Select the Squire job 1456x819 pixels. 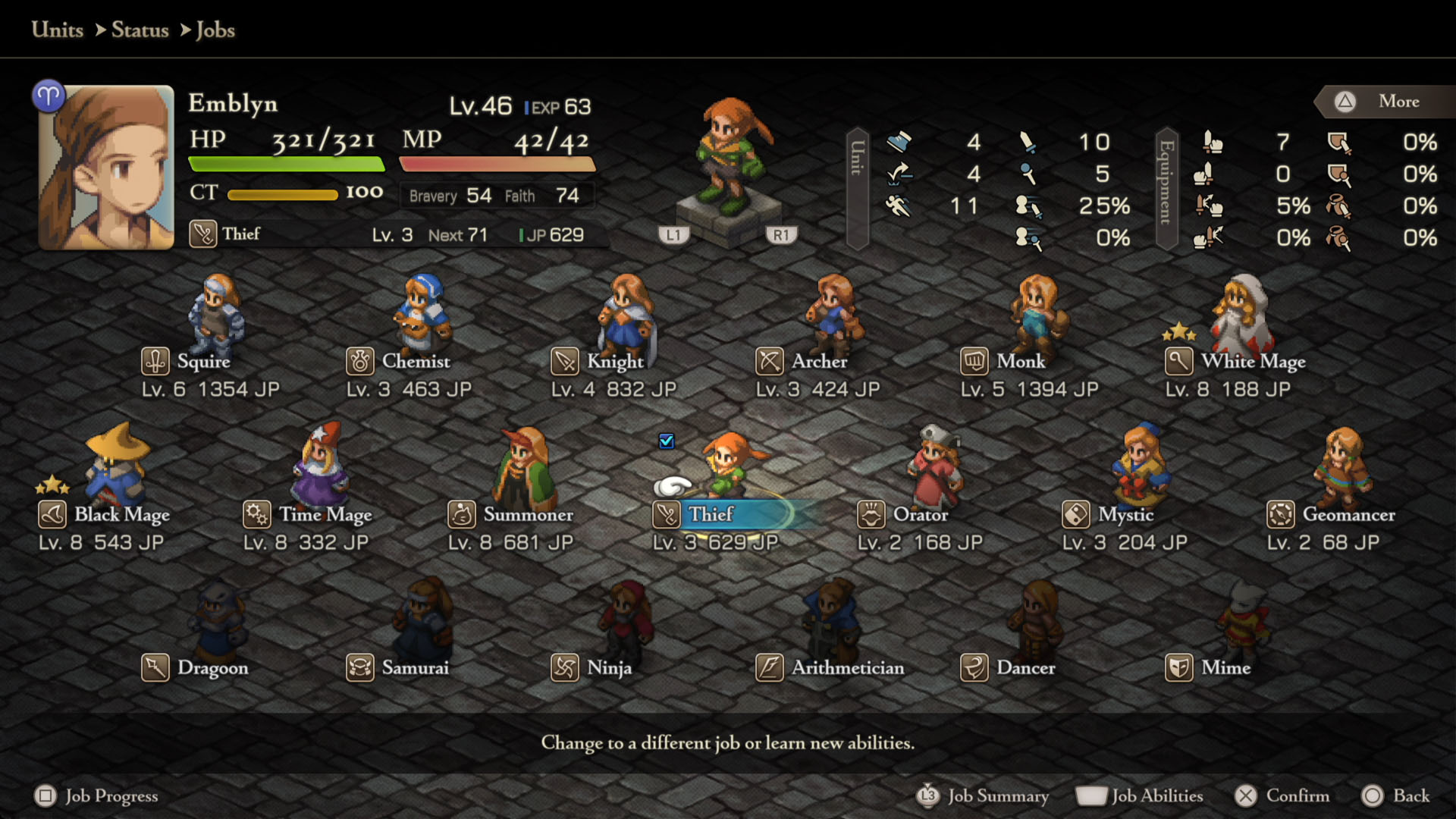203,362
